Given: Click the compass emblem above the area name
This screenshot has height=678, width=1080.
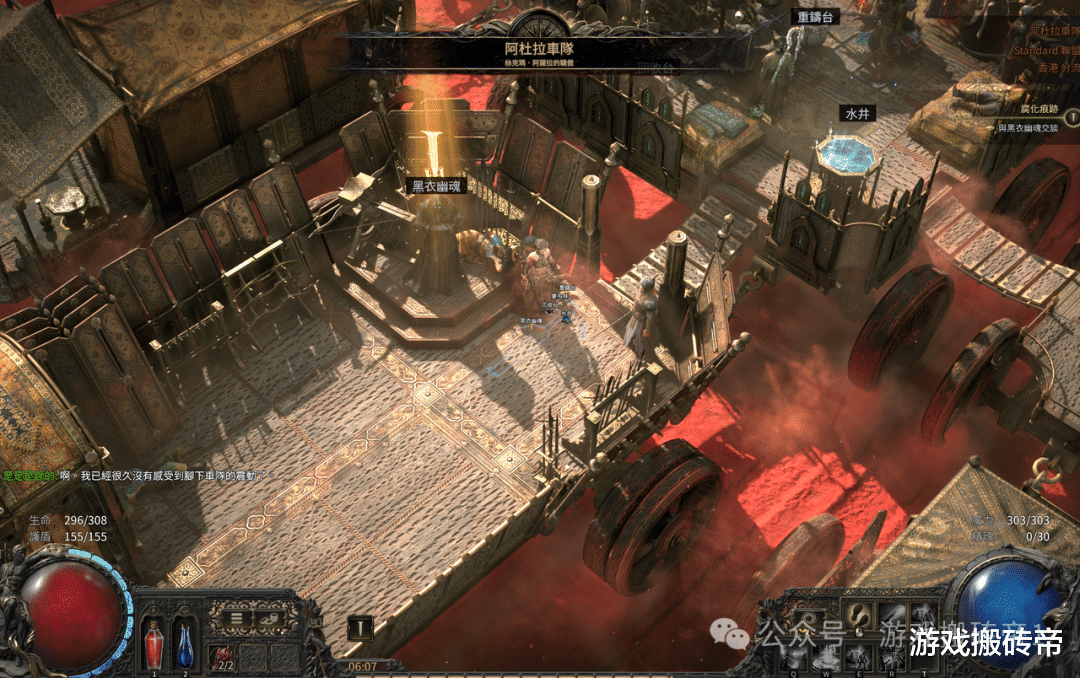Looking at the screenshot, I should pos(539,24).
